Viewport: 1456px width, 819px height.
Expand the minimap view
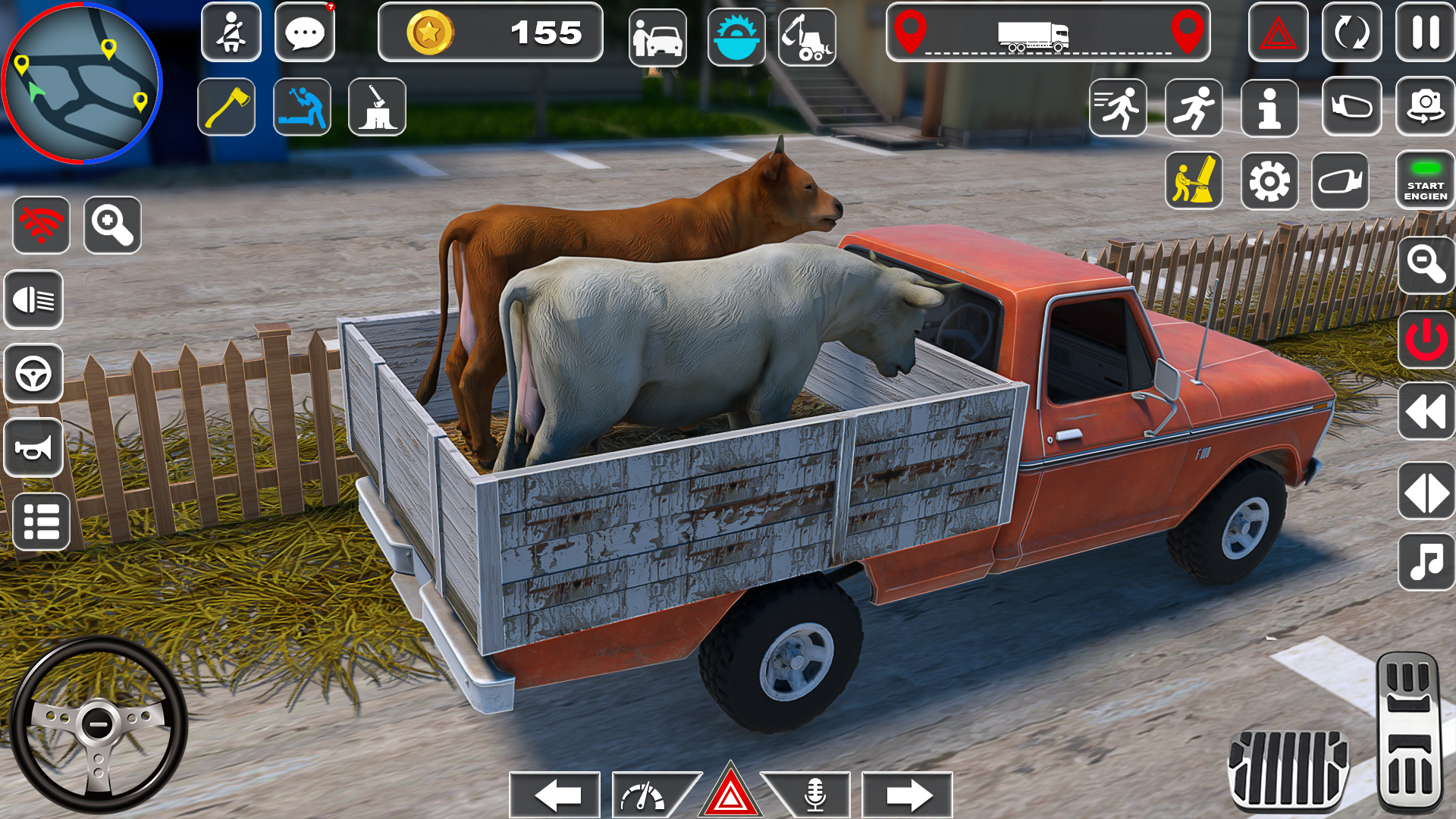pyautogui.click(x=111, y=225)
